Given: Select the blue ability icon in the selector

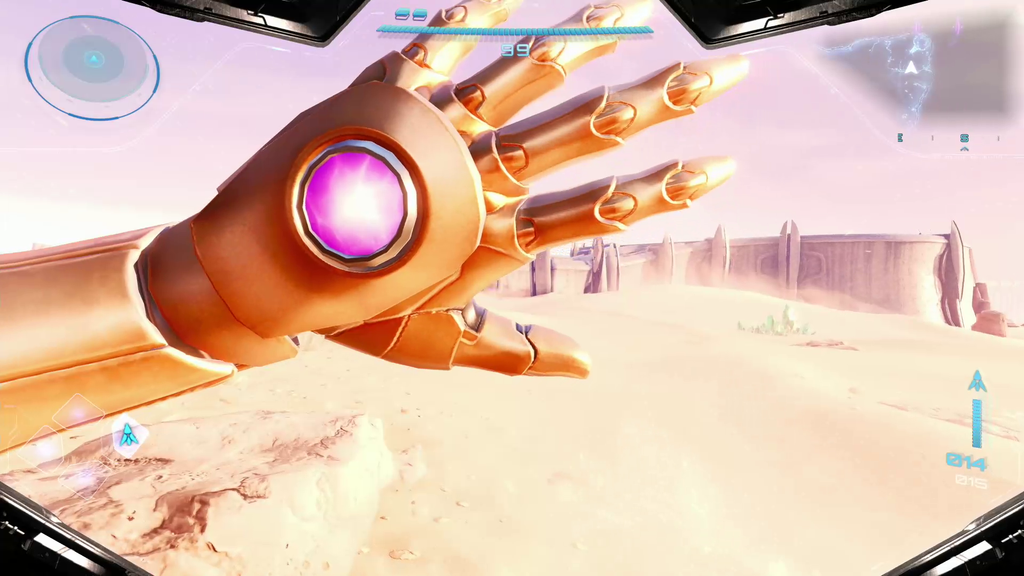Looking at the screenshot, I should pyautogui.click(x=128, y=435).
